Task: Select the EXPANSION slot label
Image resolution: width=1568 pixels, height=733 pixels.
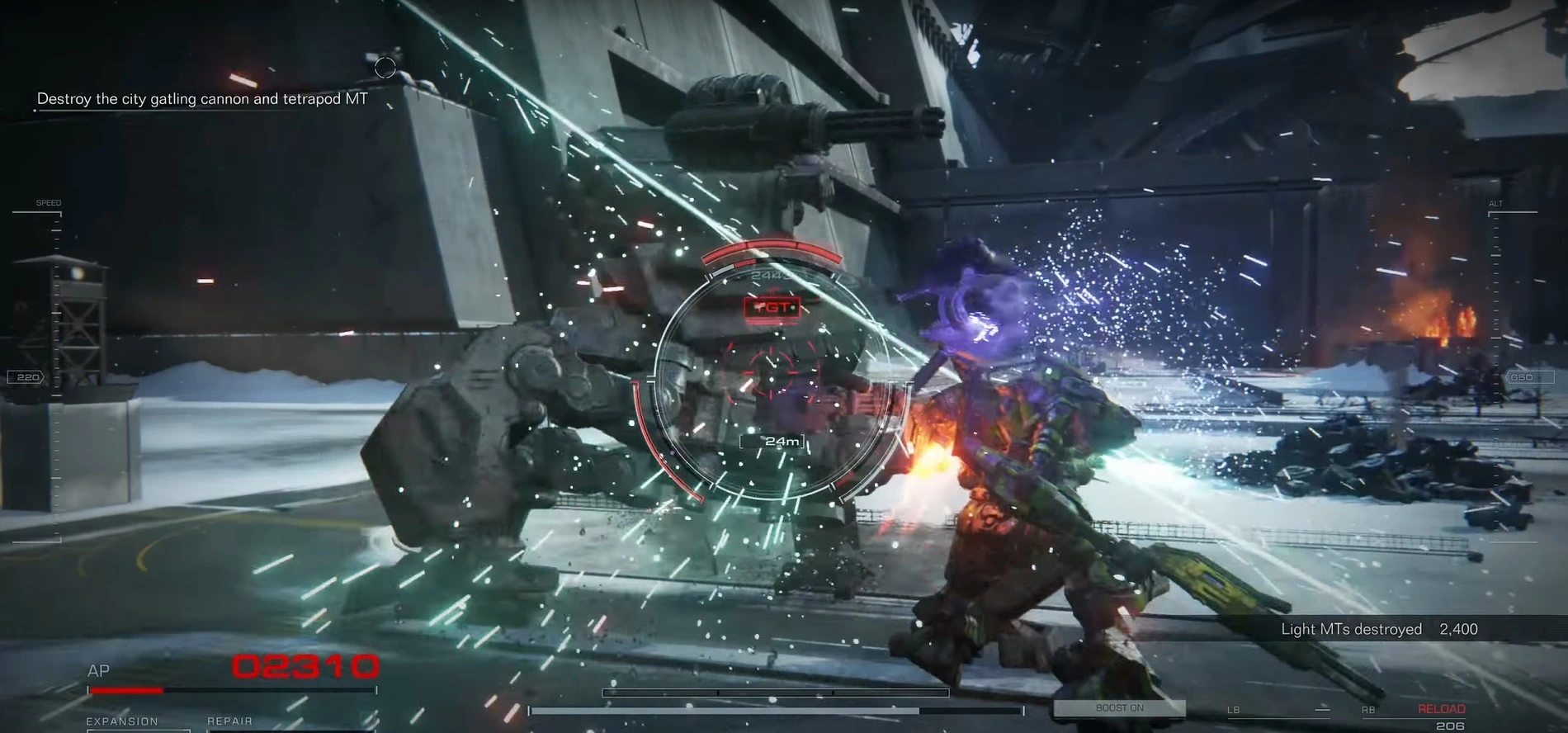Action: pos(122,721)
